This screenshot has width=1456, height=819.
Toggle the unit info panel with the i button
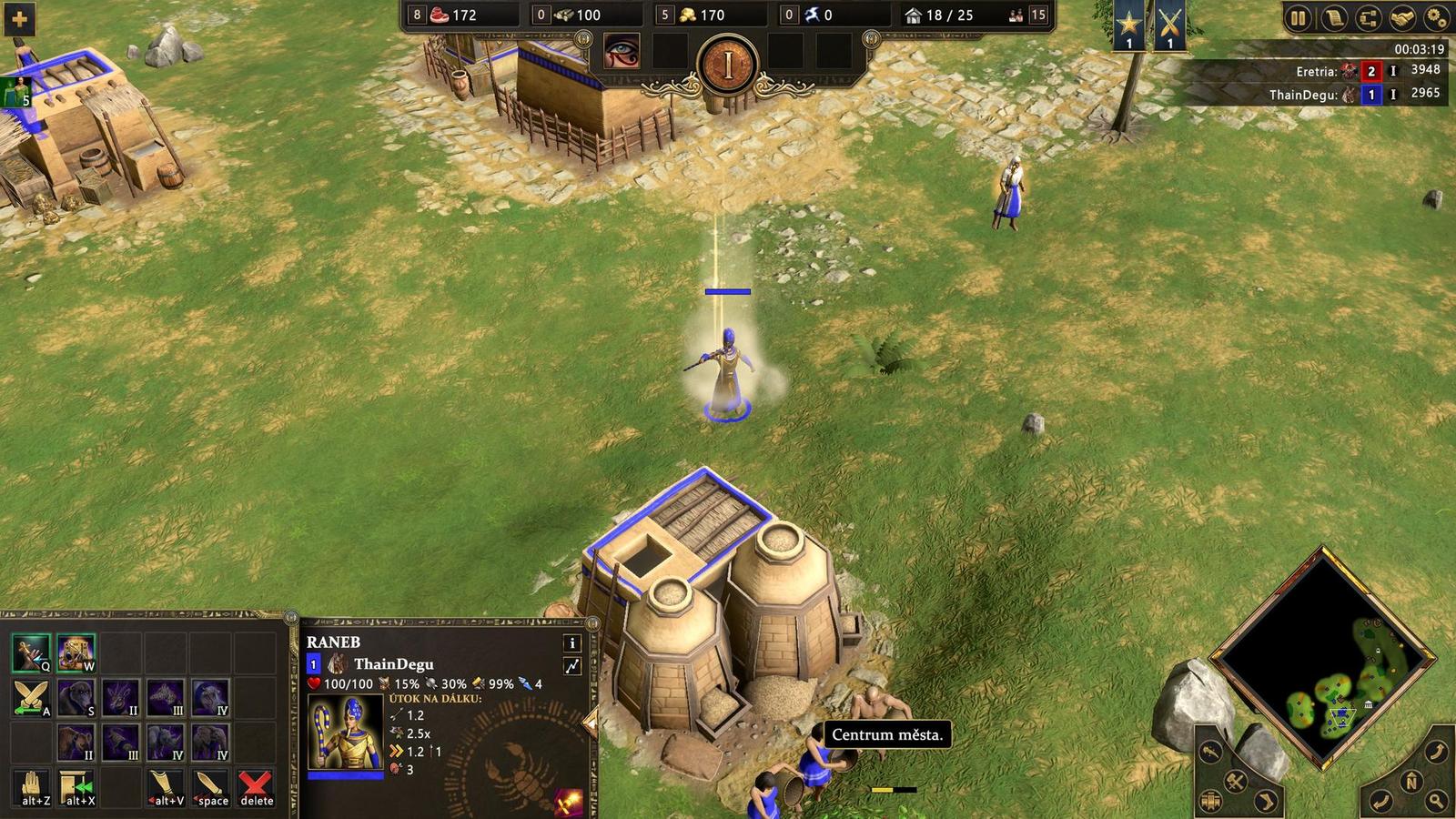(x=571, y=644)
